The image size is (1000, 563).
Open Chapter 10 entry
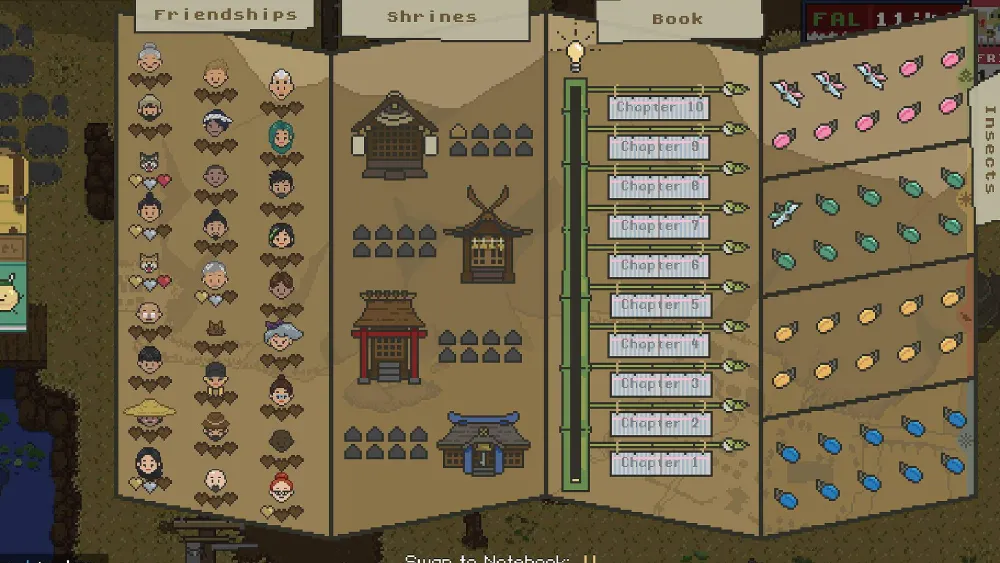(x=660, y=107)
